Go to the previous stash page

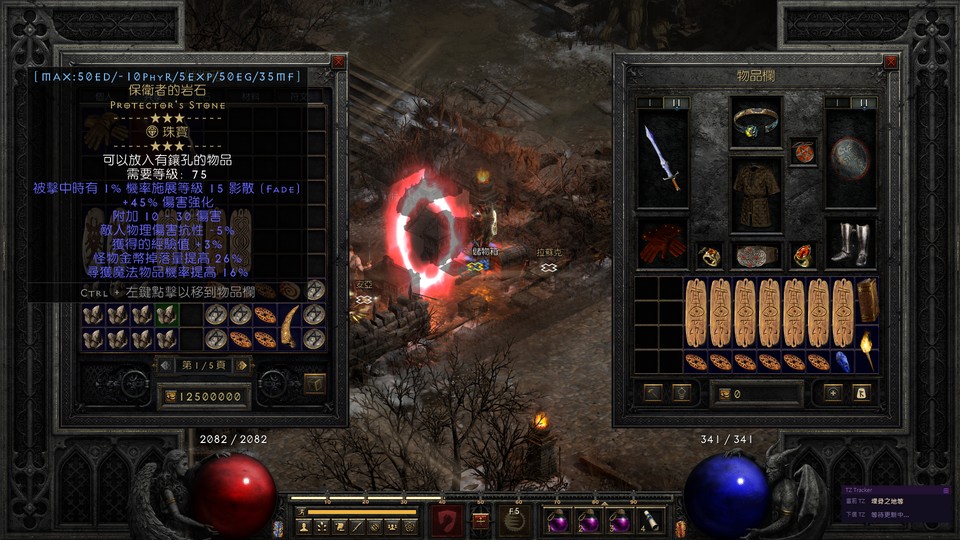click(167, 365)
